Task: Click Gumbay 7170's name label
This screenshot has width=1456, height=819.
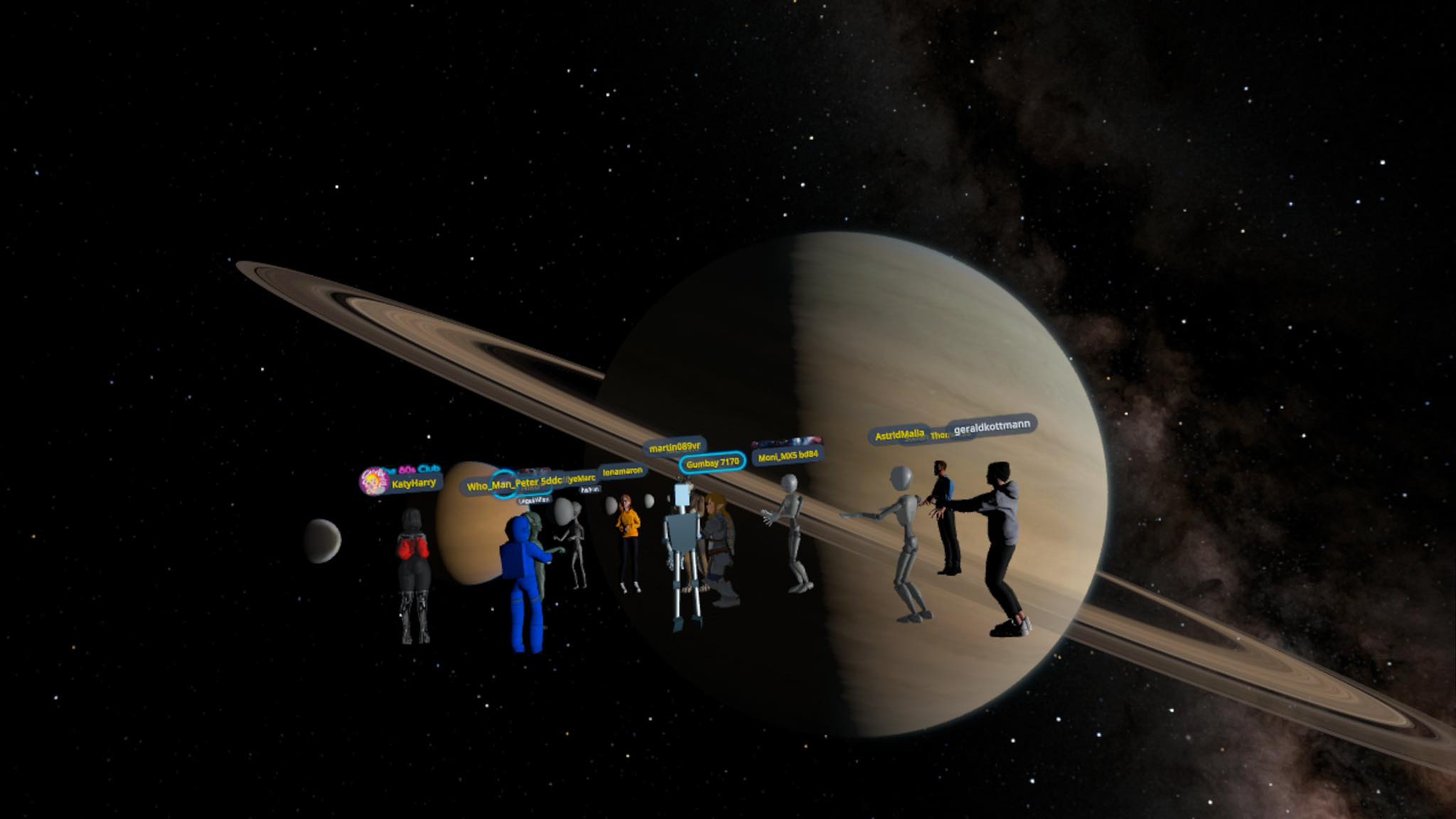Action: click(x=714, y=464)
